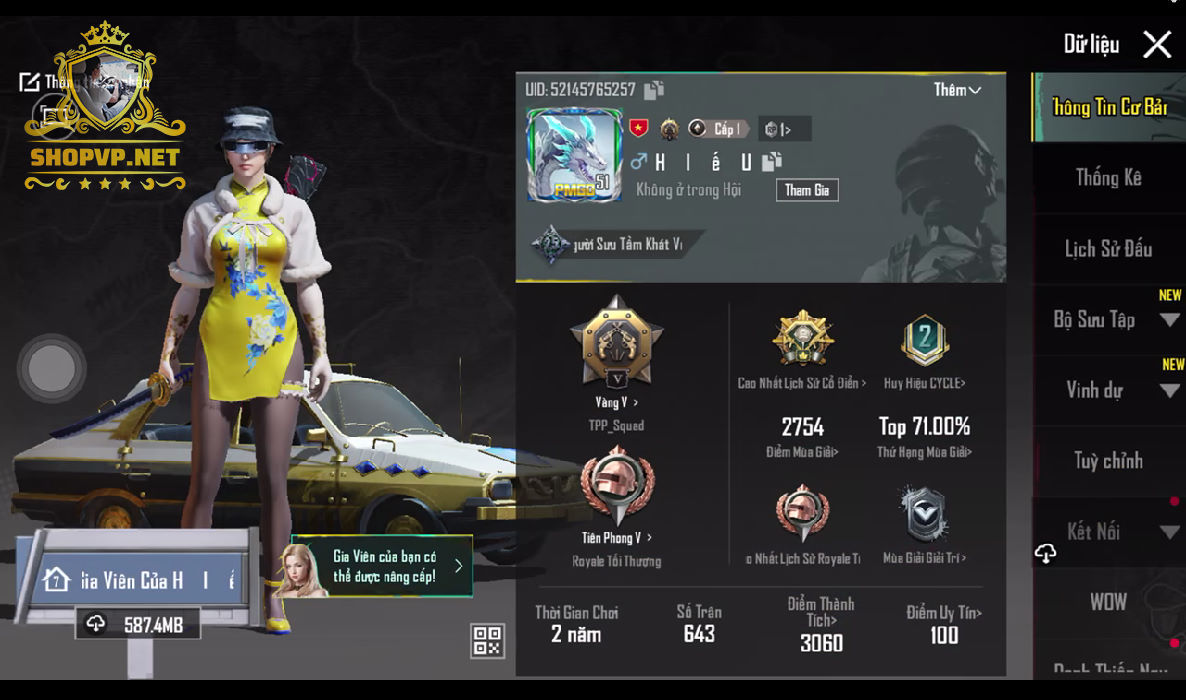Open the companion upgrade notification
The height and width of the screenshot is (700, 1186).
pyautogui.click(x=383, y=566)
